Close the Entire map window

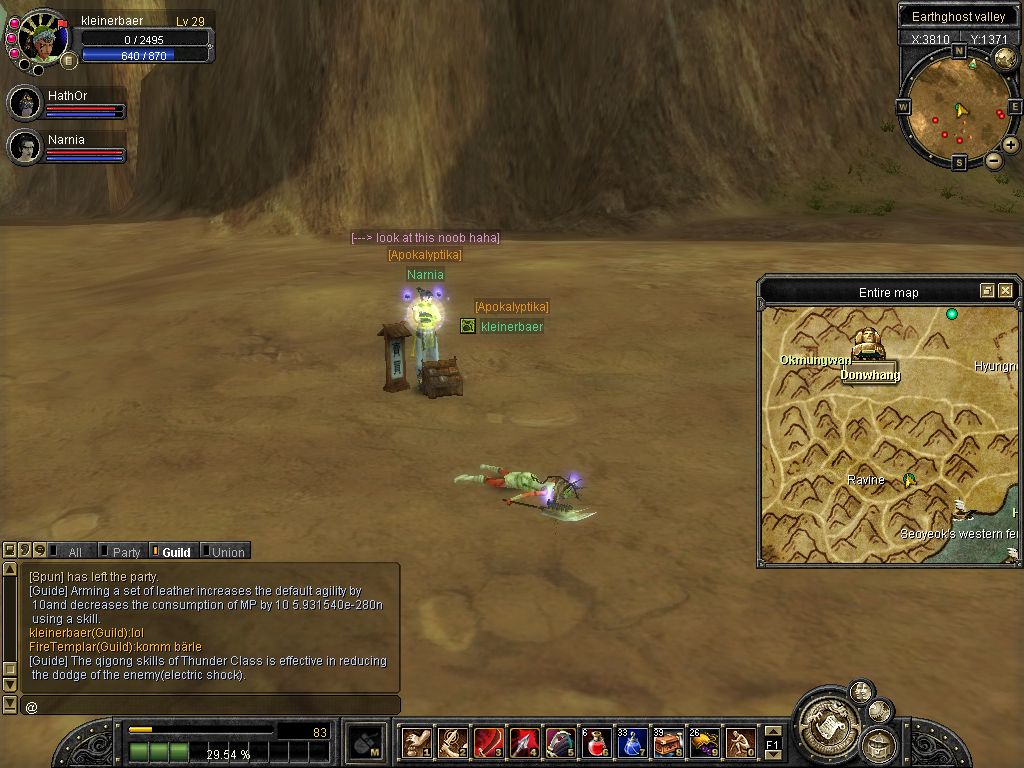click(1005, 291)
